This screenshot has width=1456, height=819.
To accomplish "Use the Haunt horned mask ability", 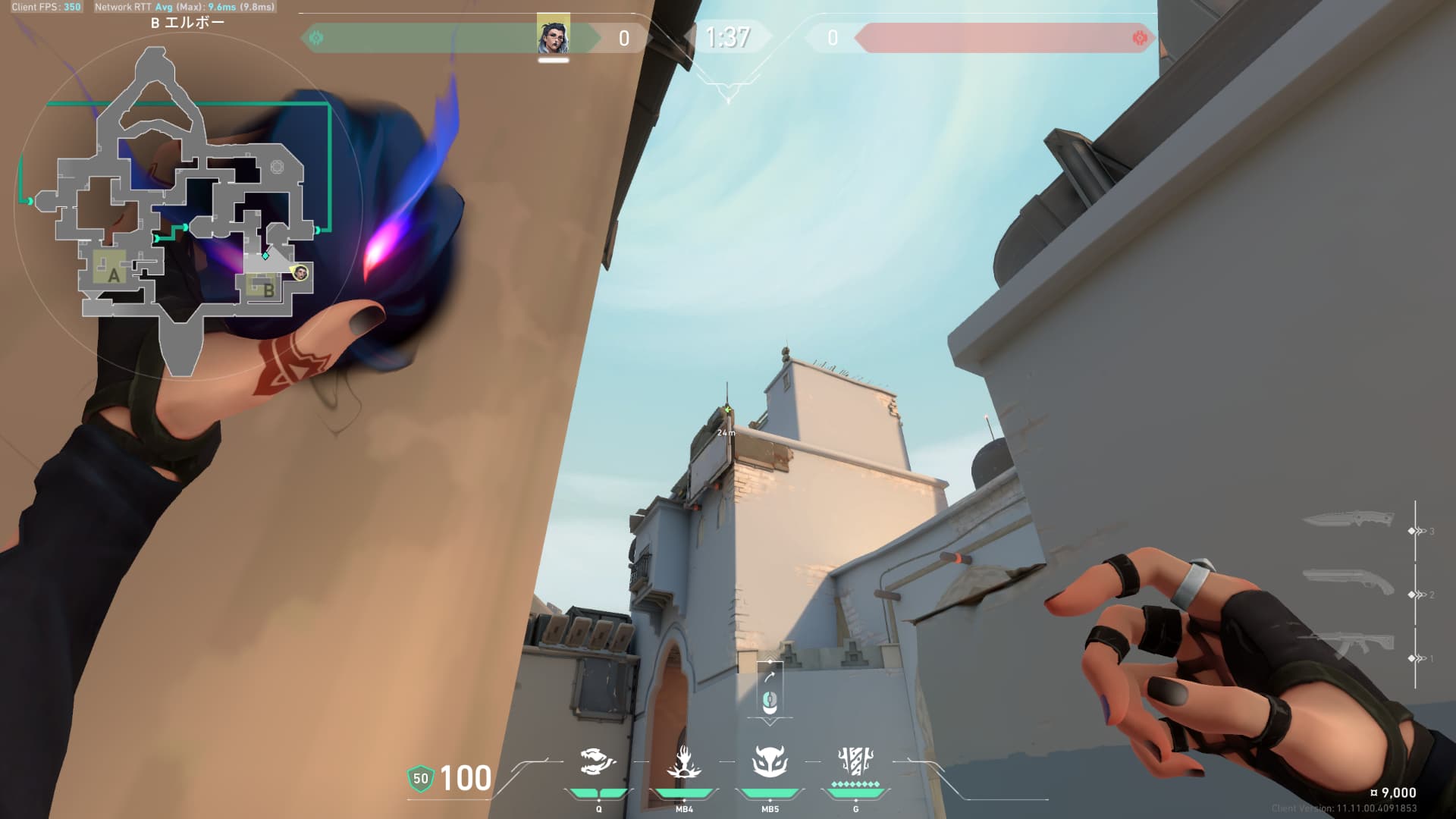I will (770, 762).
